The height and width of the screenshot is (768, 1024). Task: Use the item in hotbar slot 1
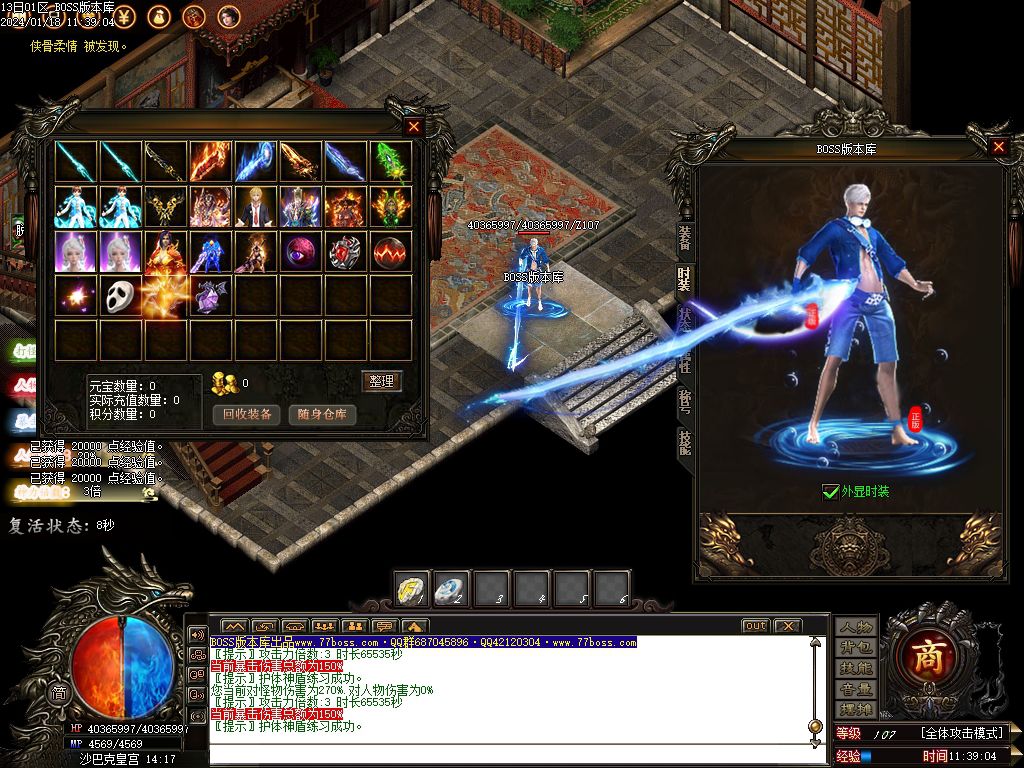pyautogui.click(x=412, y=589)
